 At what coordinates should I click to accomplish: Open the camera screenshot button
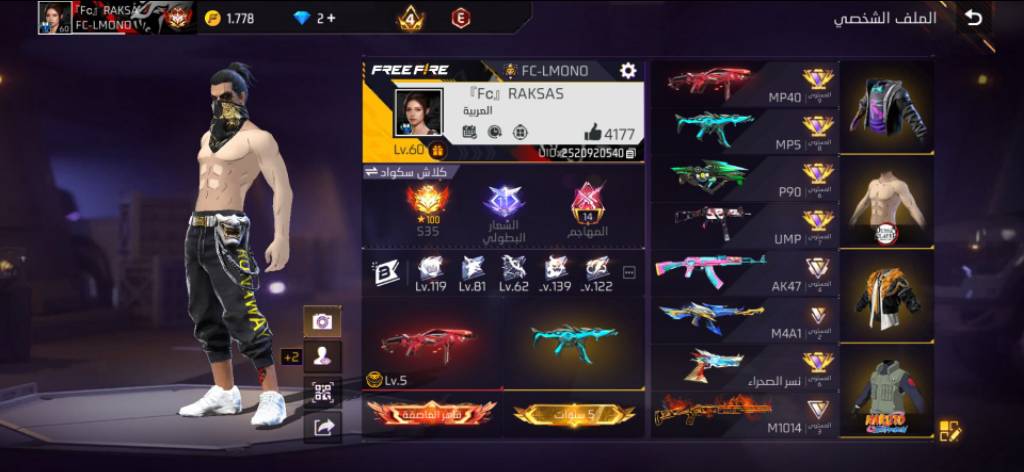coord(323,321)
